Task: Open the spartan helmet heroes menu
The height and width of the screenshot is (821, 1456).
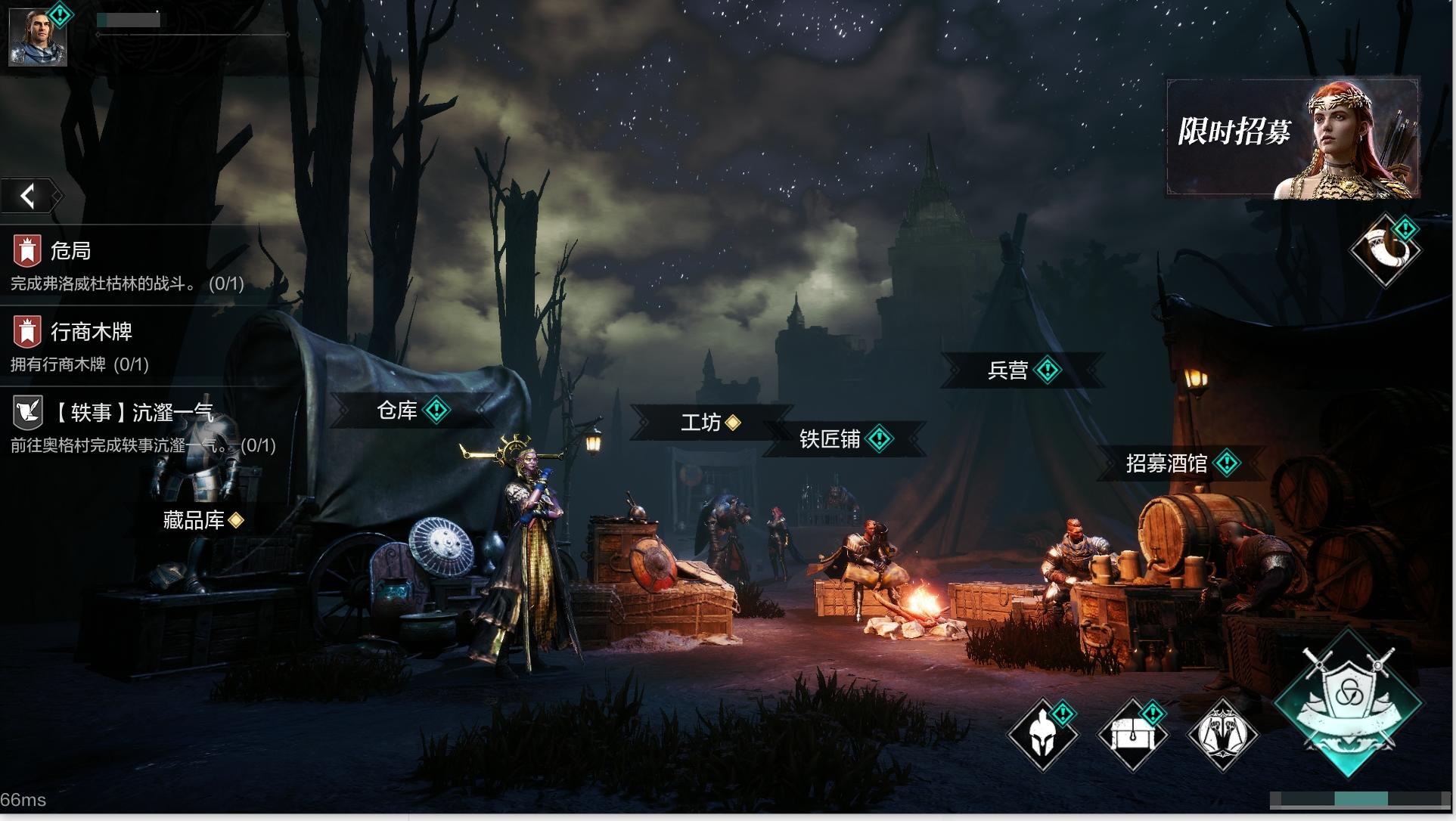Action: click(x=1042, y=735)
